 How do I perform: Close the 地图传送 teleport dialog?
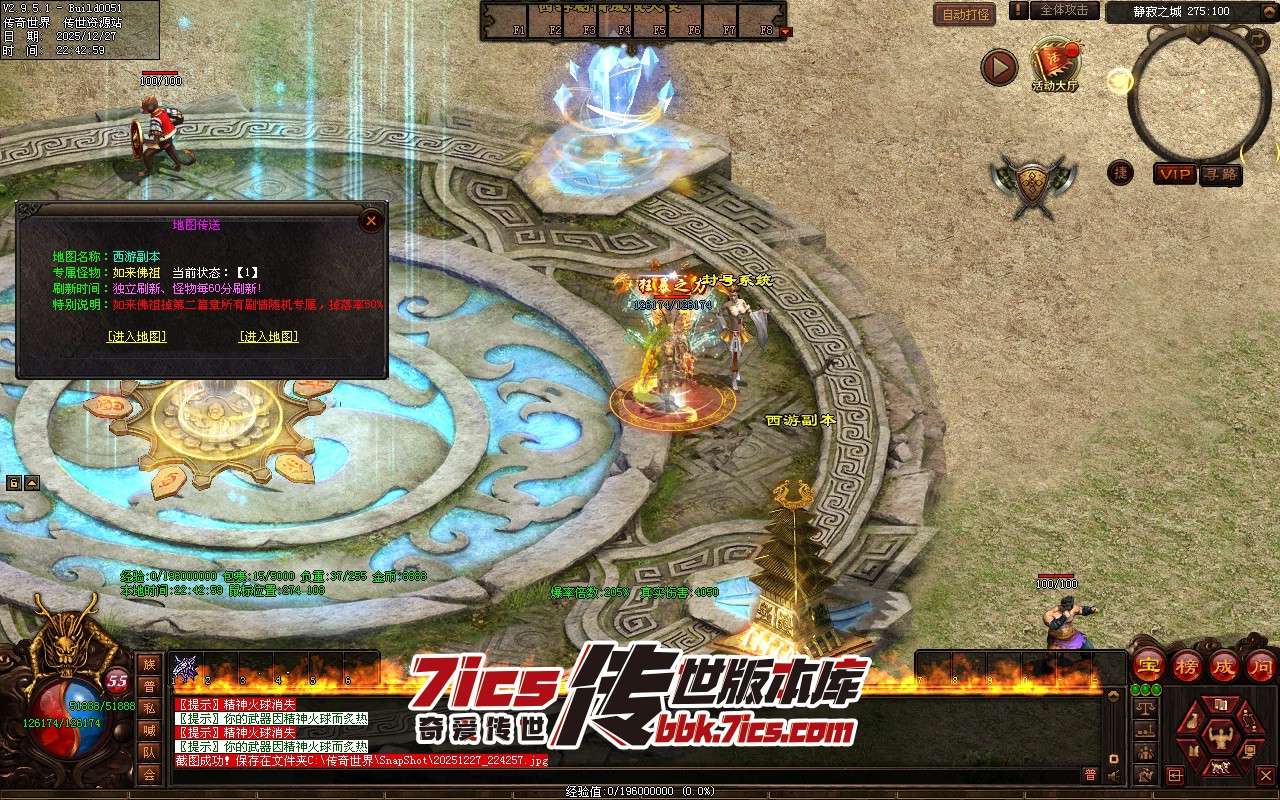coord(371,220)
